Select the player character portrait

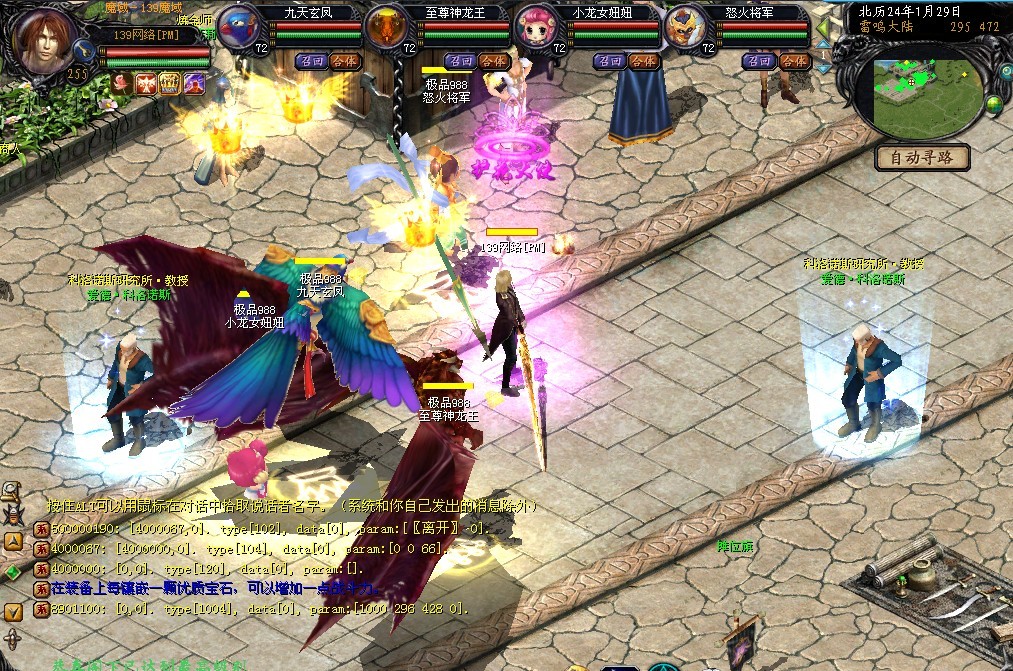click(x=45, y=40)
